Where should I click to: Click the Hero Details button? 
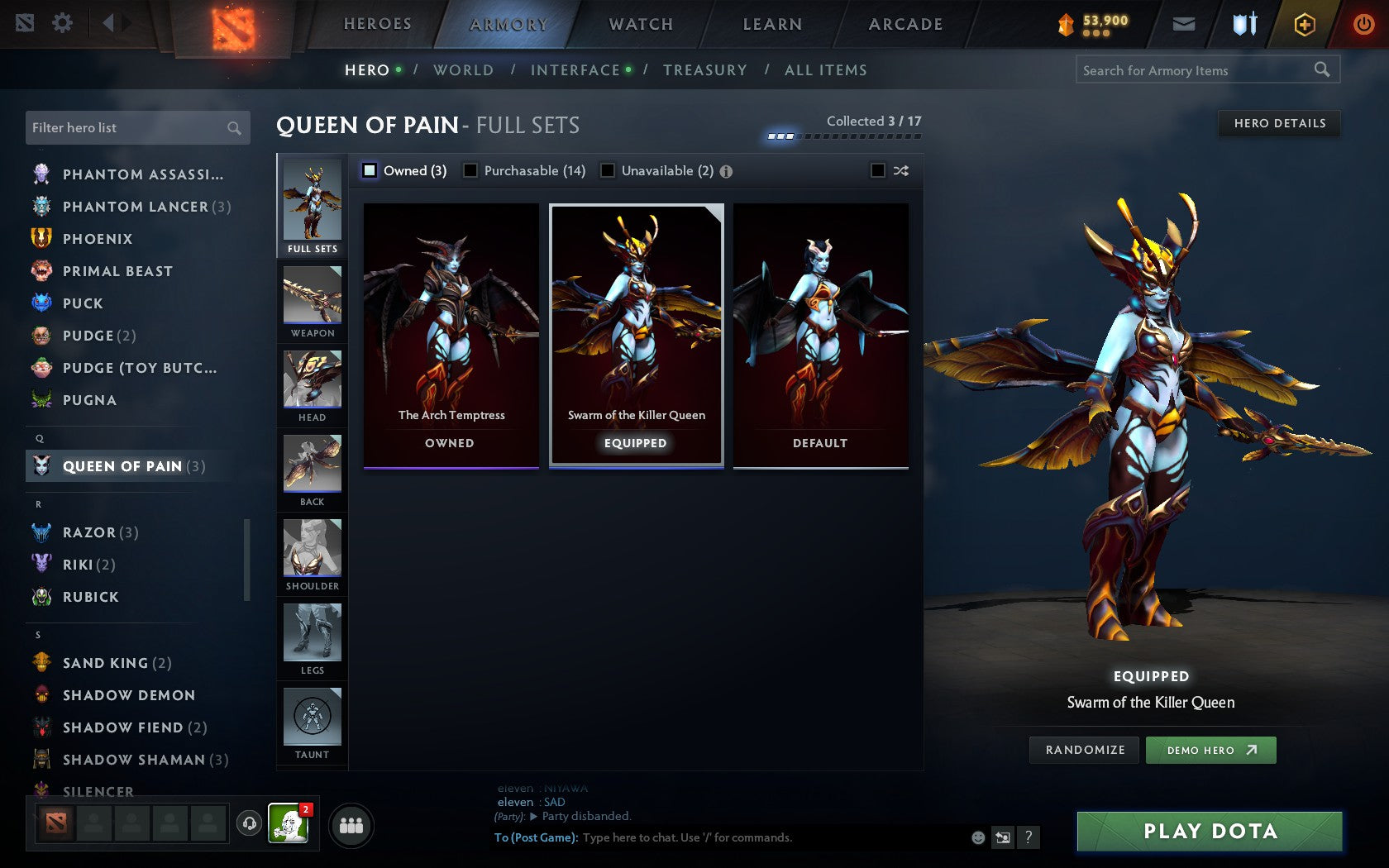pyautogui.click(x=1278, y=123)
